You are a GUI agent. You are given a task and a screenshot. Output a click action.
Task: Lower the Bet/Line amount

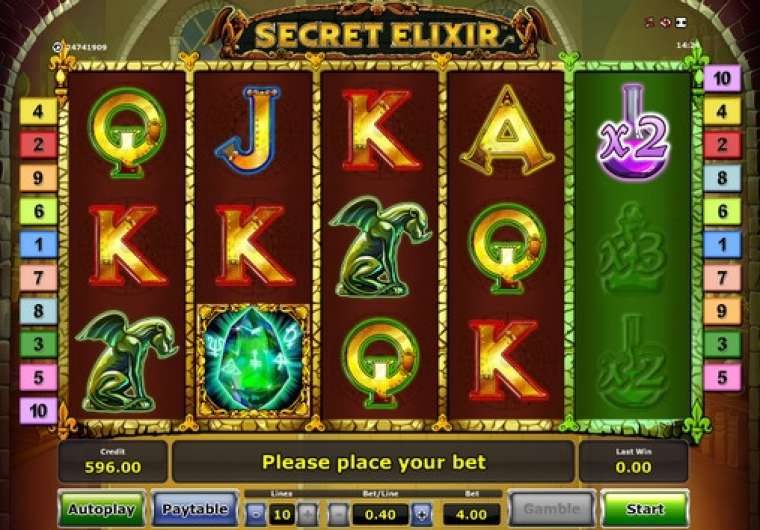pyautogui.click(x=339, y=514)
